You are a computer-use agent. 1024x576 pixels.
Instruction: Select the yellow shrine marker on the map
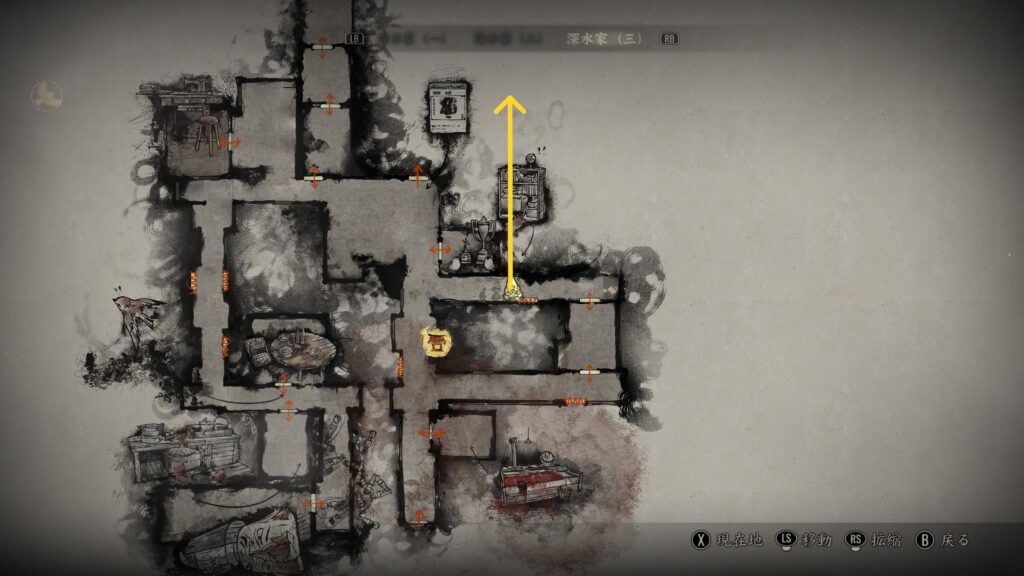pyautogui.click(x=437, y=343)
